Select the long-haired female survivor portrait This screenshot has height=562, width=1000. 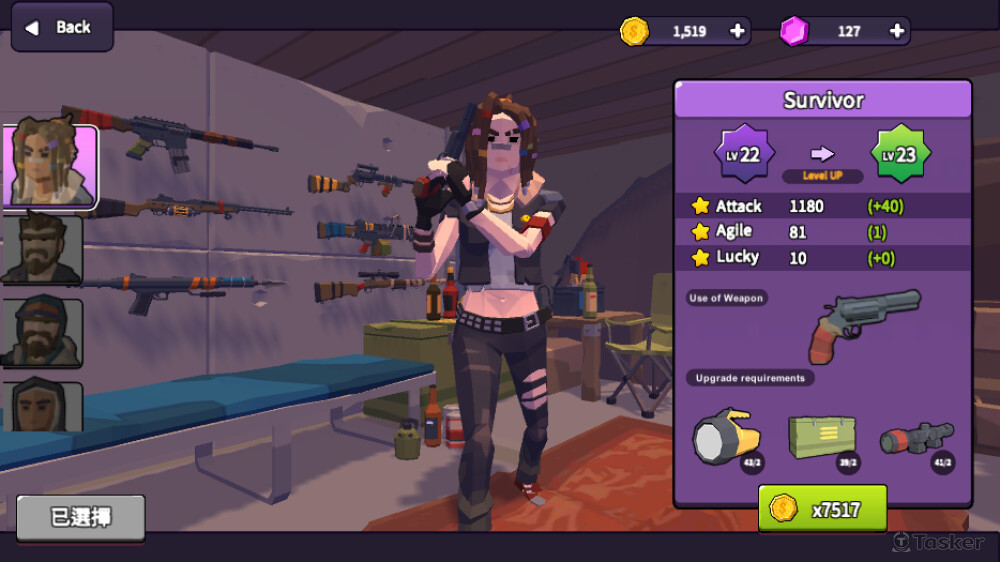click(x=50, y=166)
